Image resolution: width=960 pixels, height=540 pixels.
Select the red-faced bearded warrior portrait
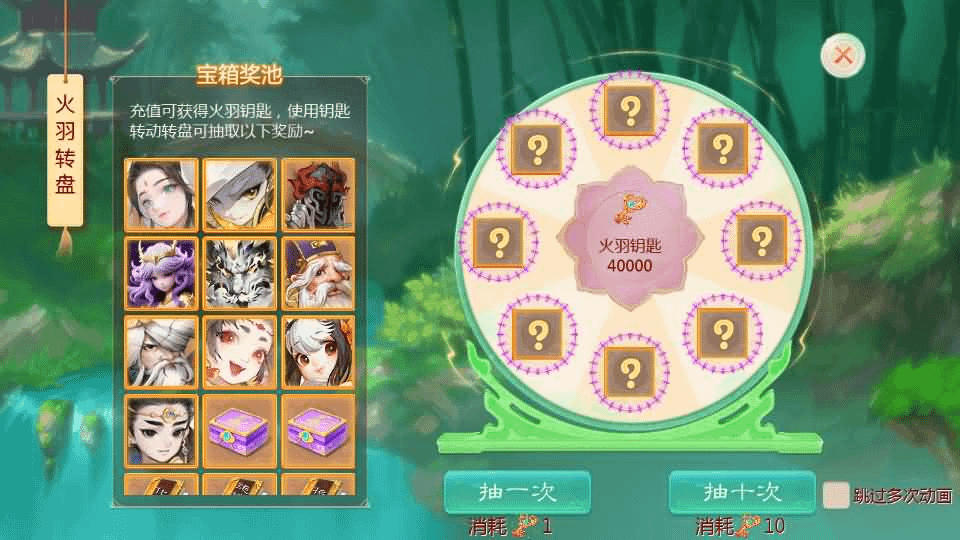[x=318, y=196]
